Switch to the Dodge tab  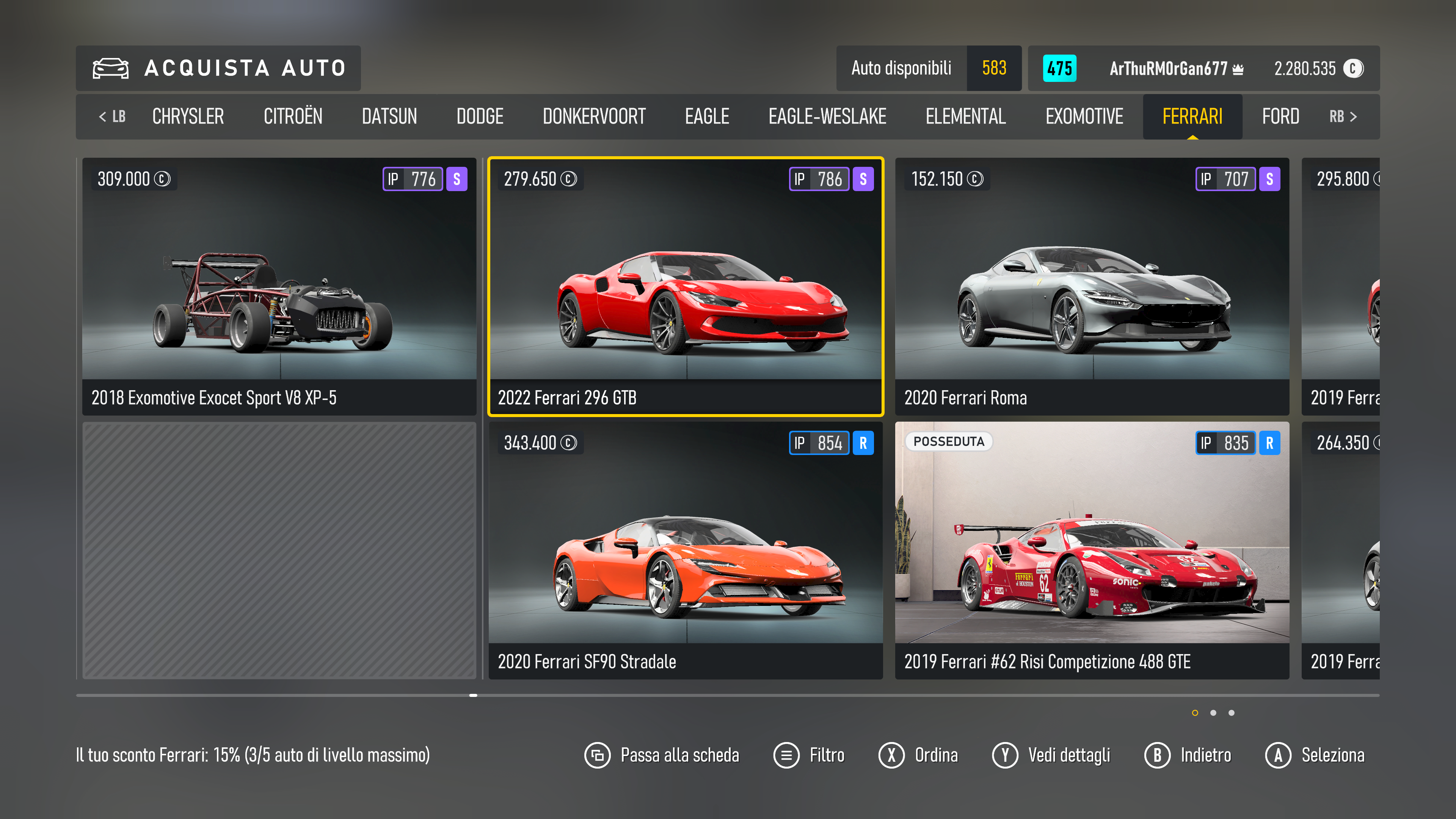(x=479, y=116)
